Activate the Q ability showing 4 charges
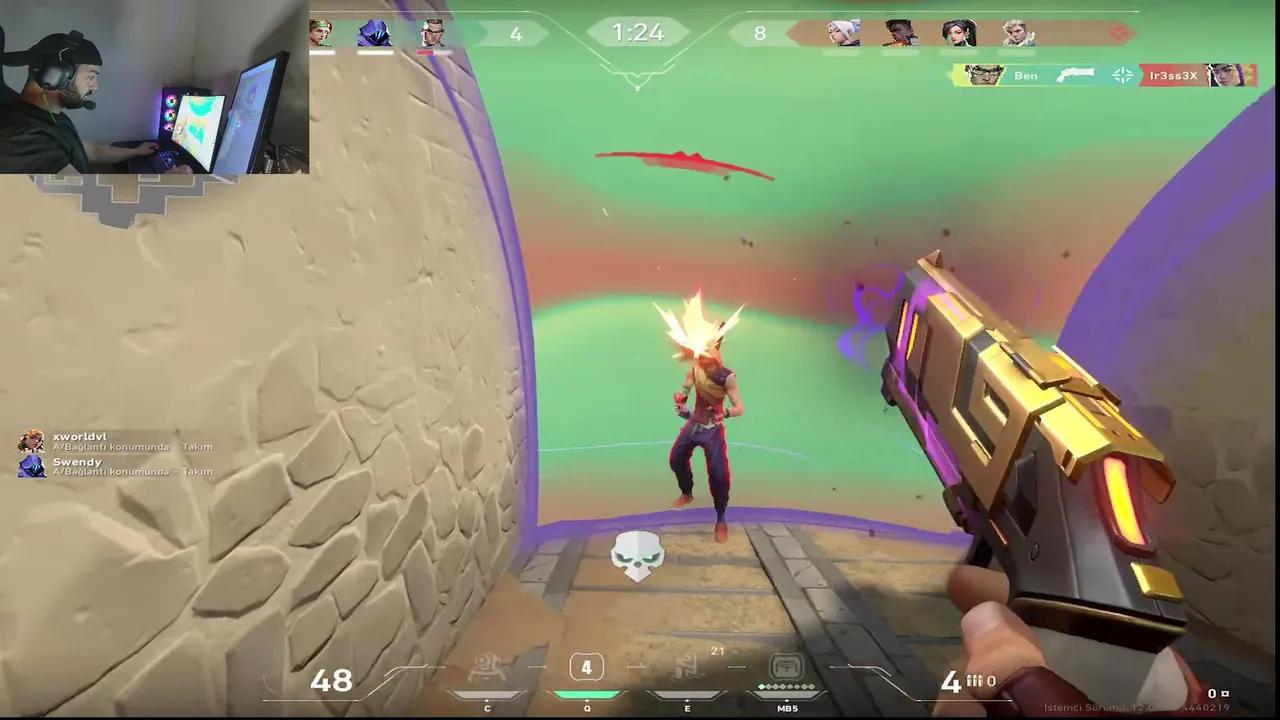1280x720 pixels. 587,667
